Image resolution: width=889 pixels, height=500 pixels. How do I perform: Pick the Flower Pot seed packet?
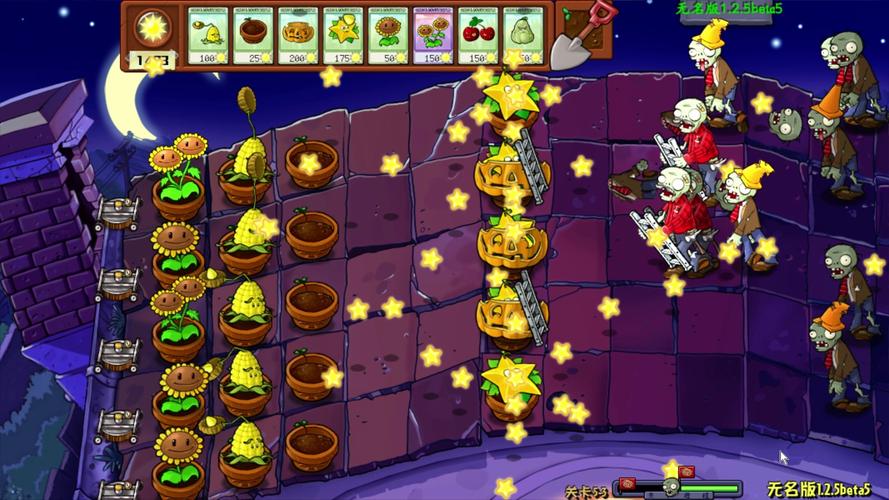[254, 36]
